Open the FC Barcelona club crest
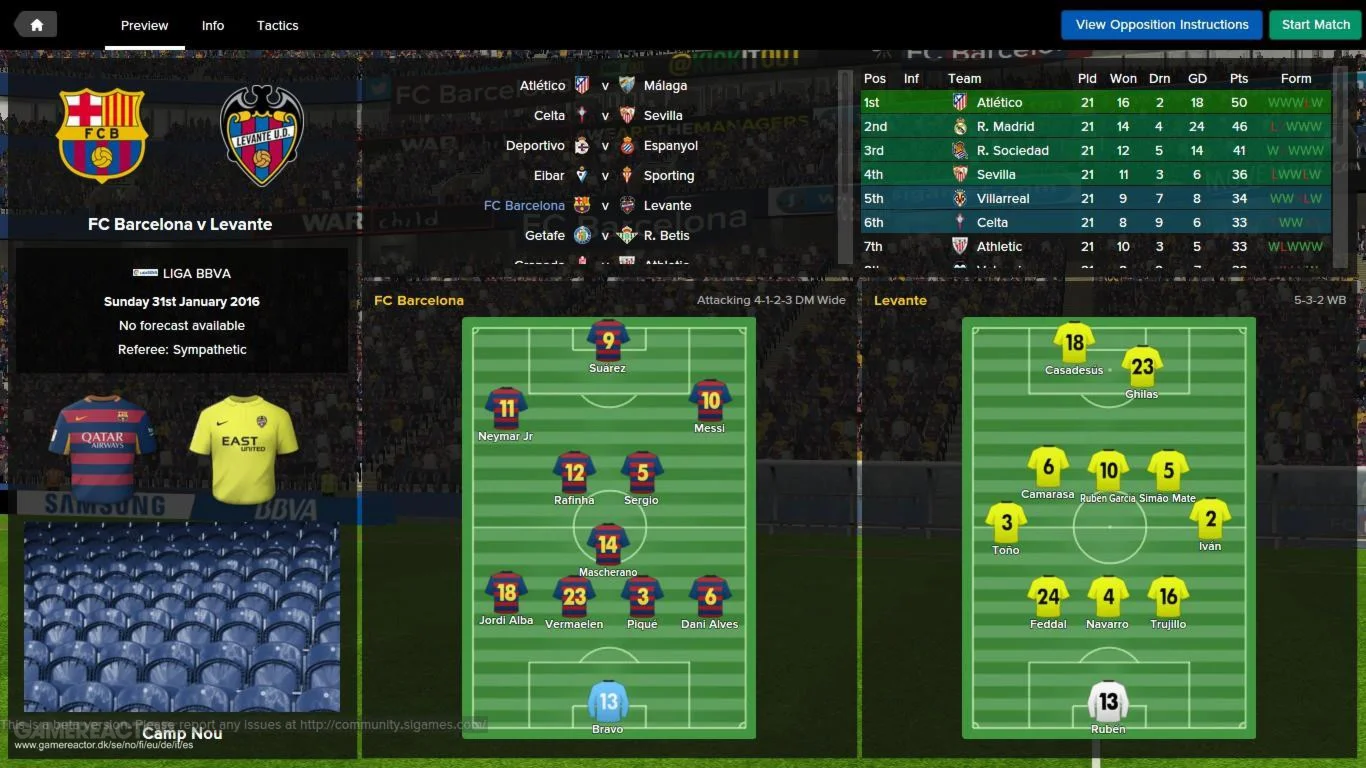Viewport: 1366px width, 768px height. (101, 135)
